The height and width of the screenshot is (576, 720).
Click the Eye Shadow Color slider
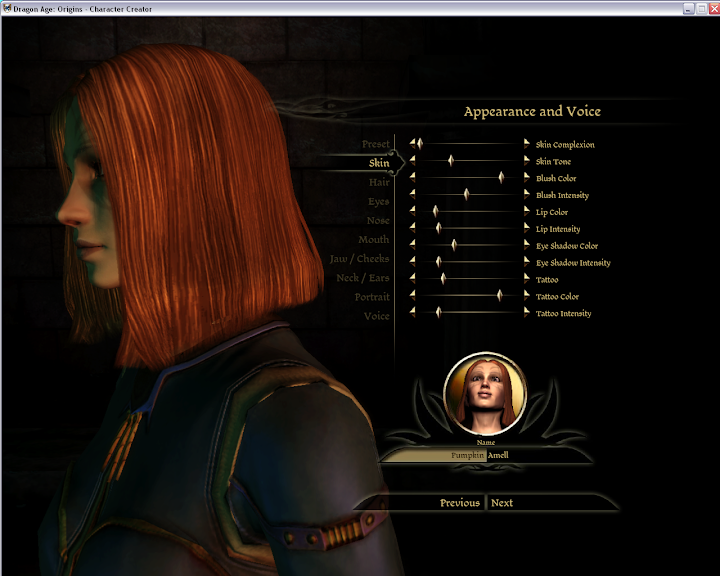[x=454, y=246]
